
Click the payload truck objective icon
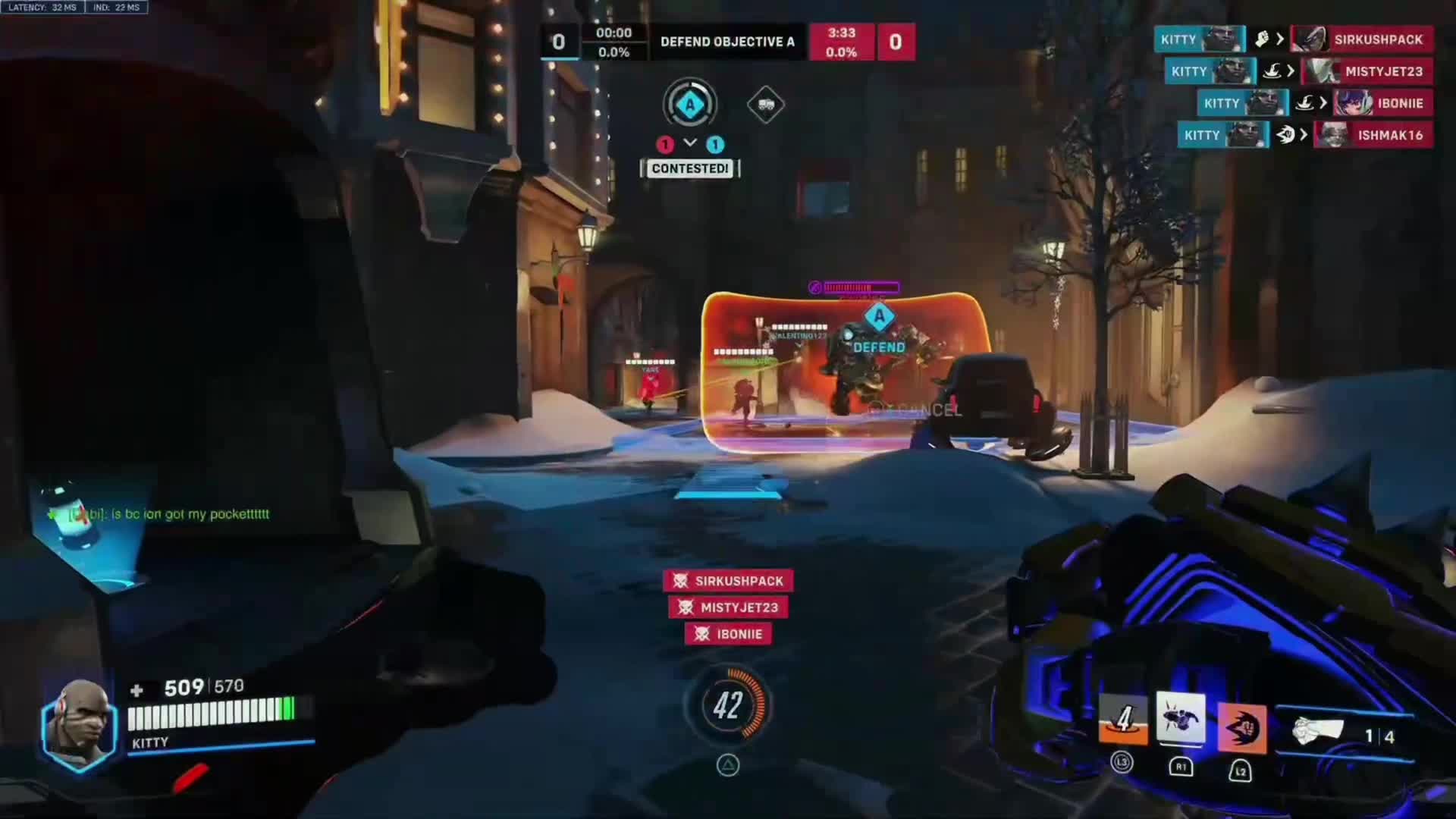click(765, 105)
